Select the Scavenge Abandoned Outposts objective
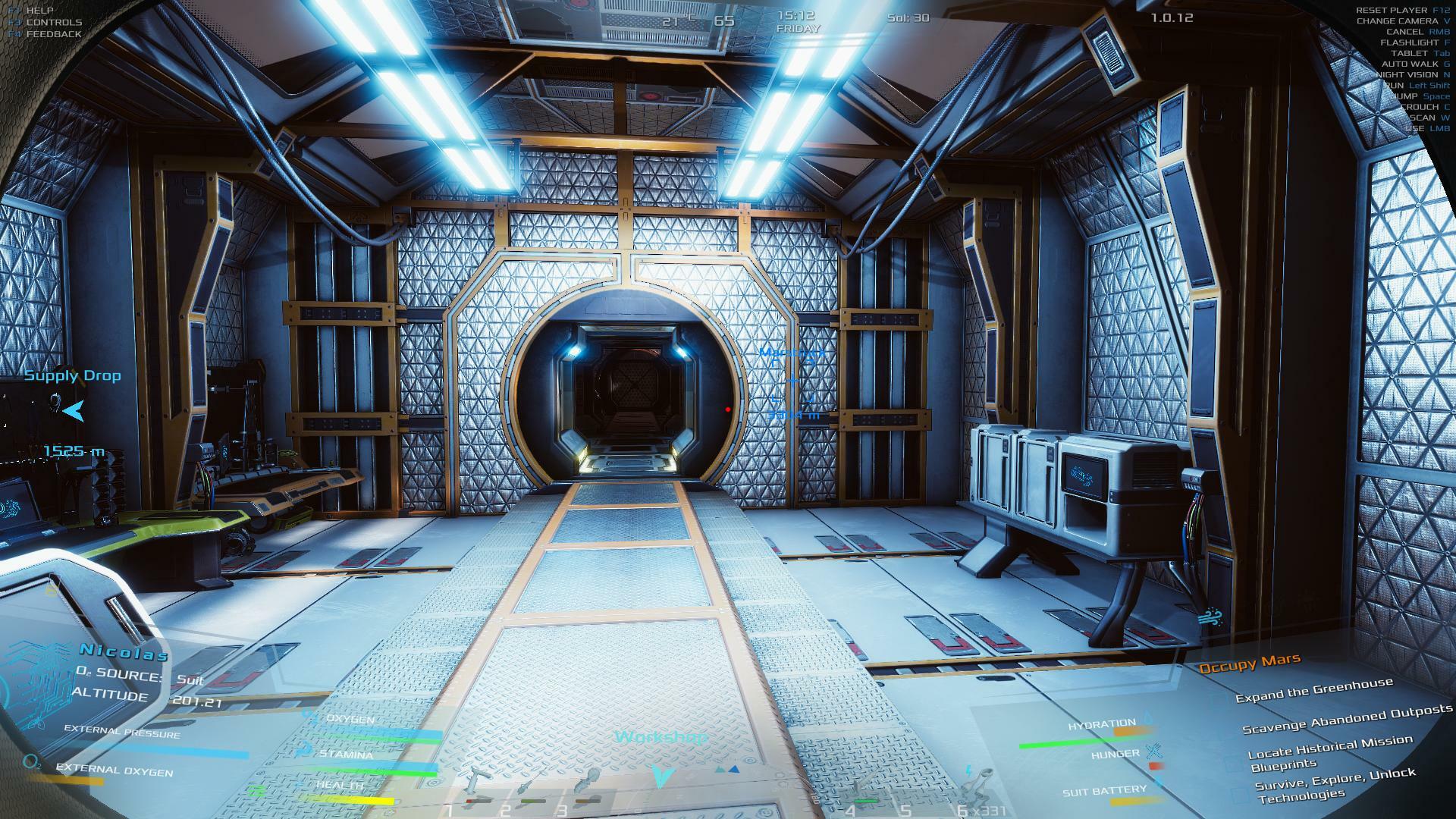Image resolution: width=1456 pixels, height=819 pixels. (x=1347, y=719)
